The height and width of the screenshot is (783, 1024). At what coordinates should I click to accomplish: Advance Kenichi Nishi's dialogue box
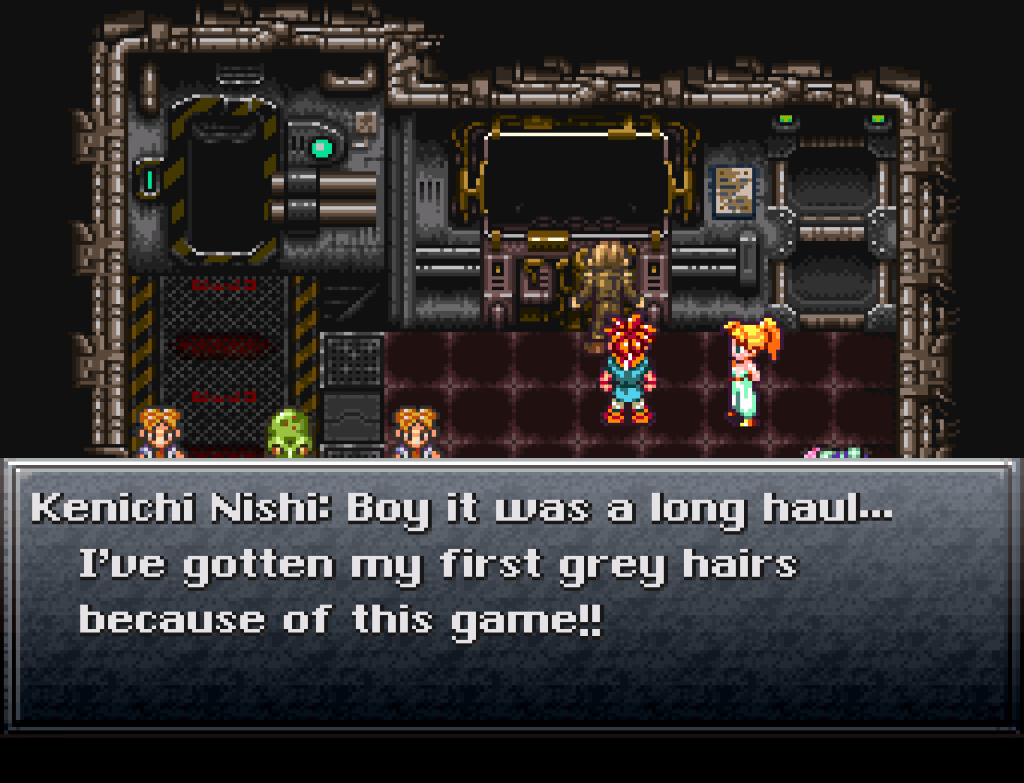coord(512,593)
